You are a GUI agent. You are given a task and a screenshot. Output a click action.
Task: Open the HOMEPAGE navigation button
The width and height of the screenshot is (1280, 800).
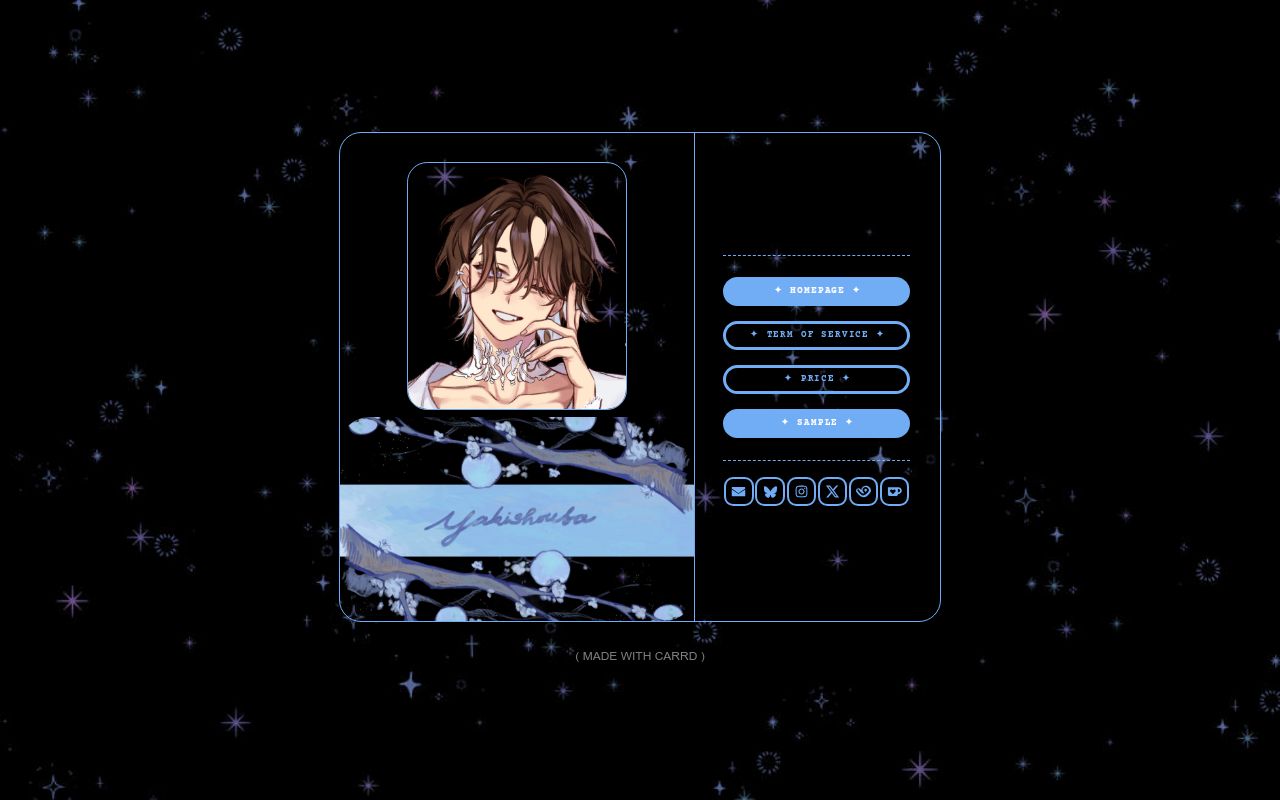point(816,291)
